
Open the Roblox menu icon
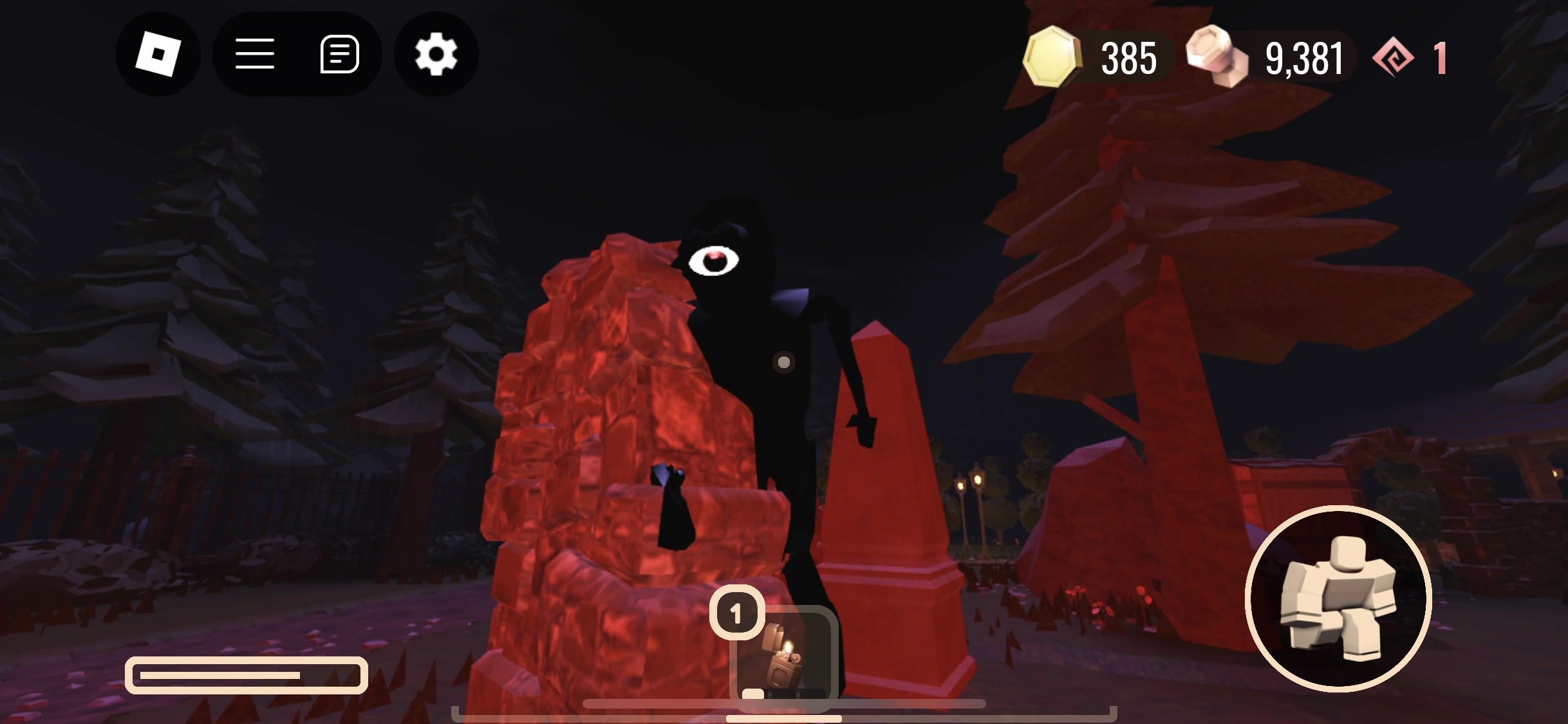tap(158, 54)
